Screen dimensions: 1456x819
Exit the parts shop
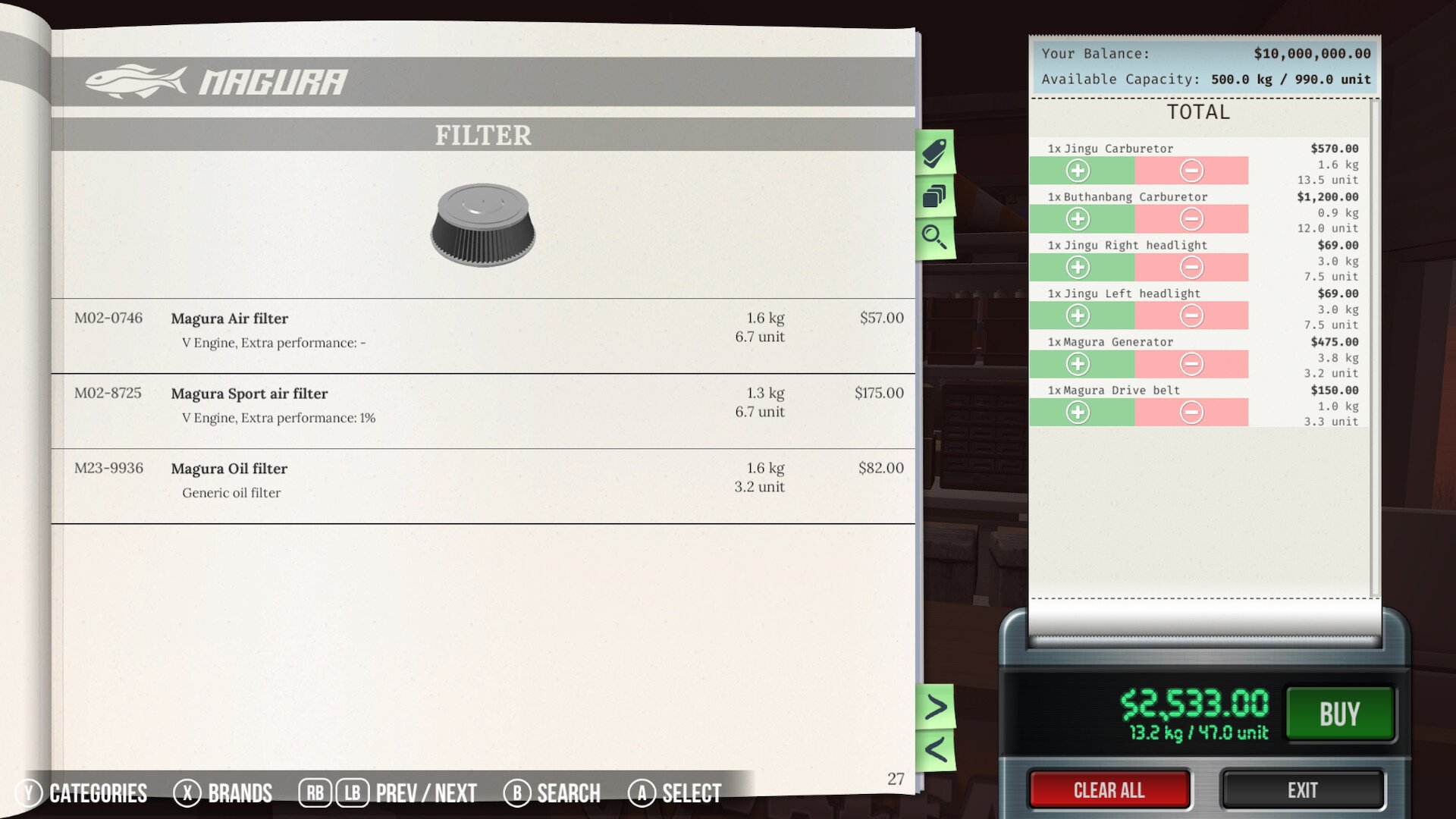point(1302,790)
